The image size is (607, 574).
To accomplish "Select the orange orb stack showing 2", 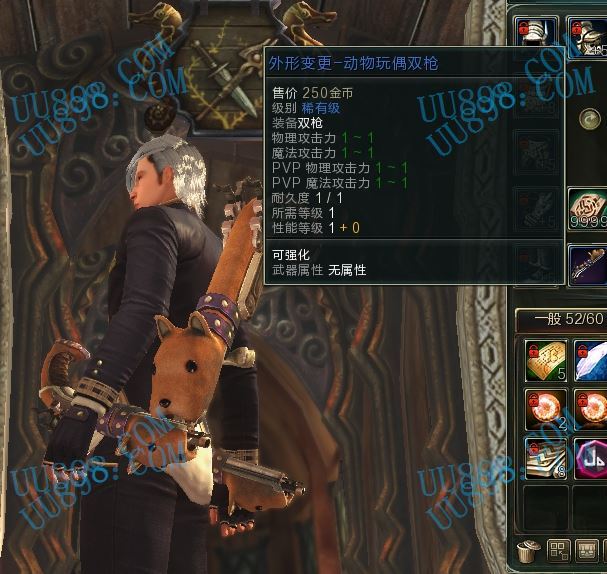I will coord(546,409).
